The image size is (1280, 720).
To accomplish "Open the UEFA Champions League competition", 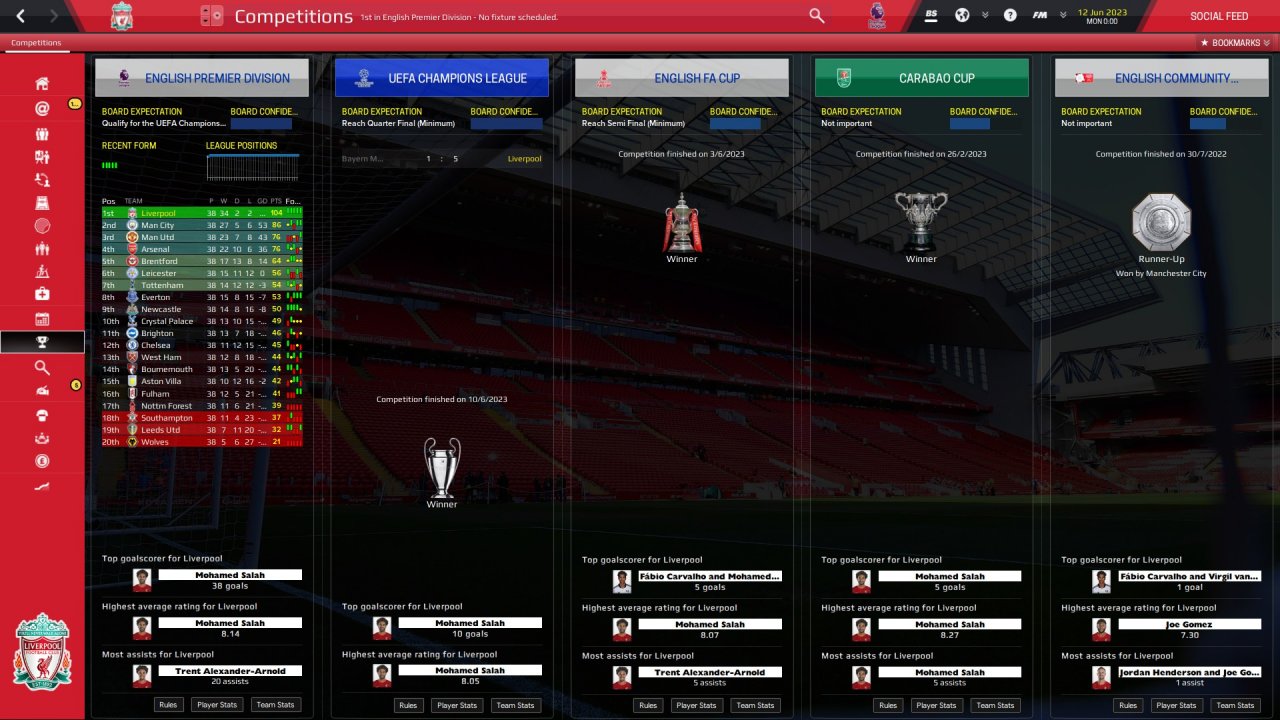I will 442,78.
